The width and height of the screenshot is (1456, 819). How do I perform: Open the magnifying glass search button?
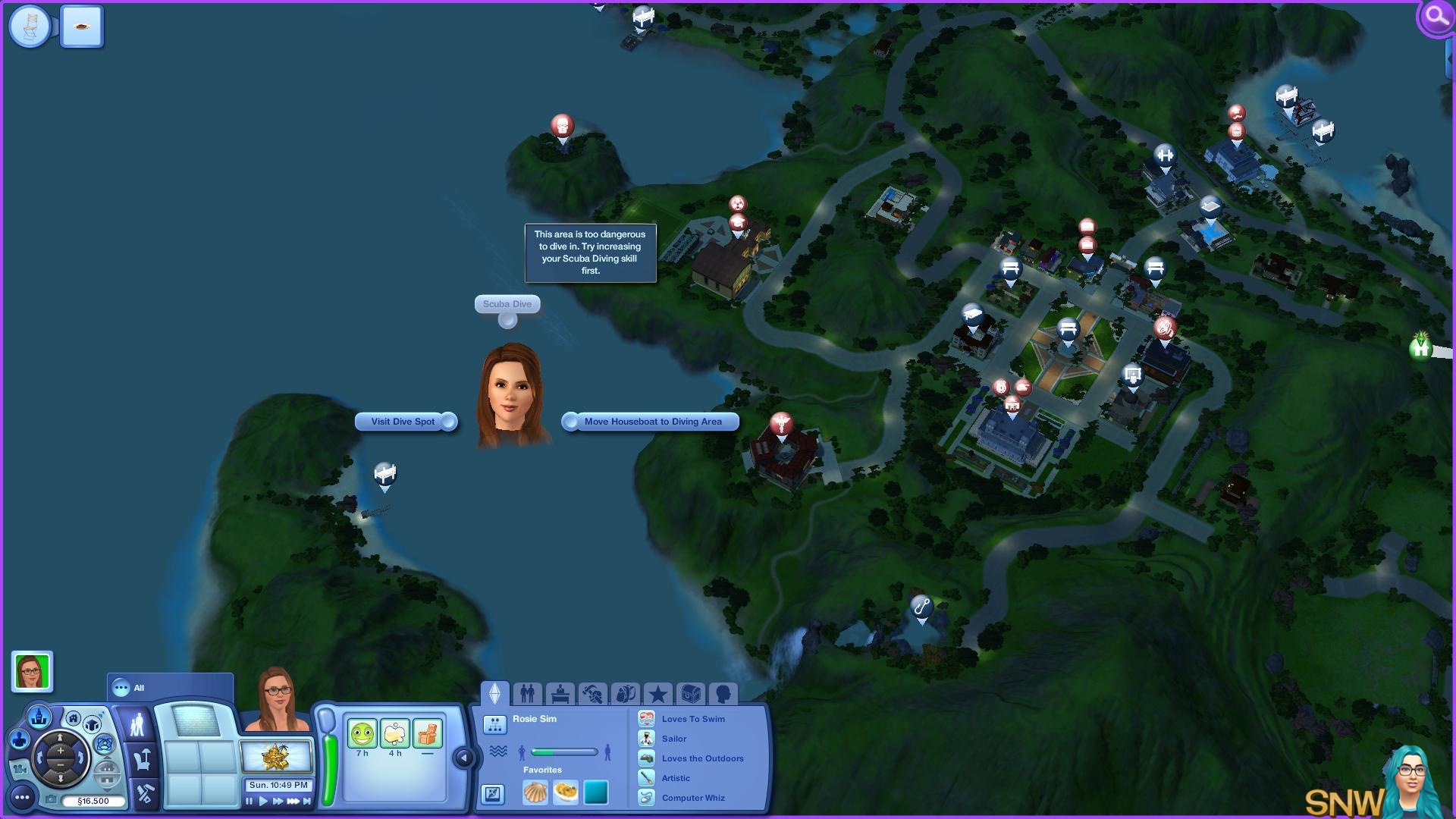[1436, 17]
